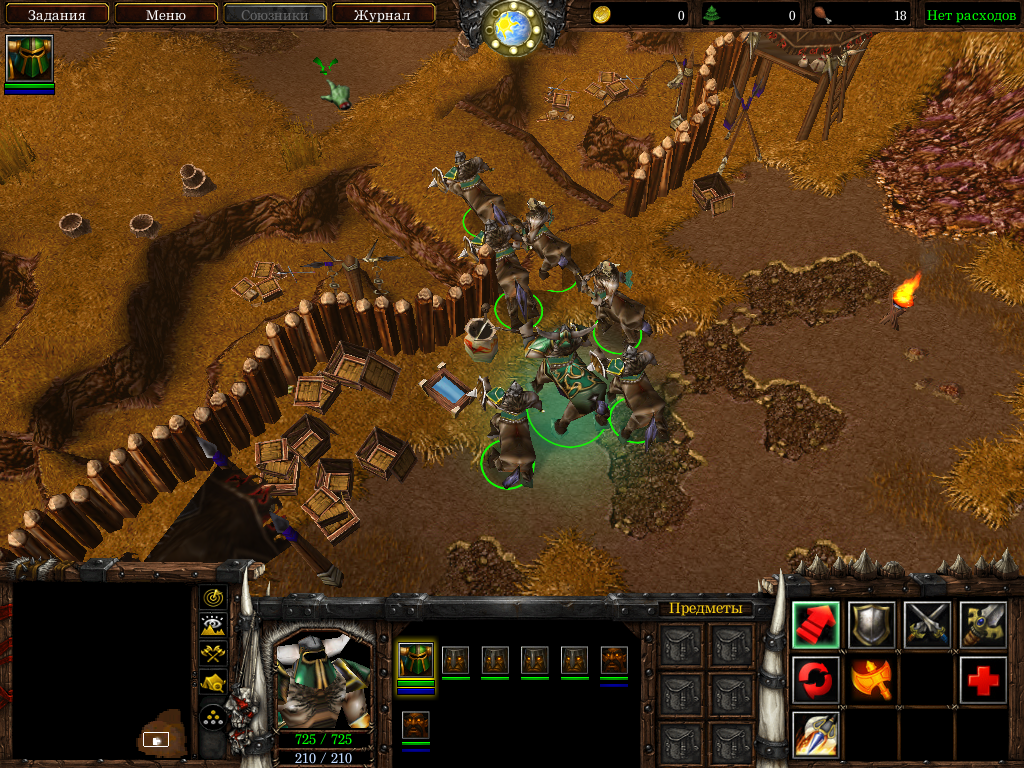Open the Журнал message log
This screenshot has width=1024, height=768.
pos(383,15)
